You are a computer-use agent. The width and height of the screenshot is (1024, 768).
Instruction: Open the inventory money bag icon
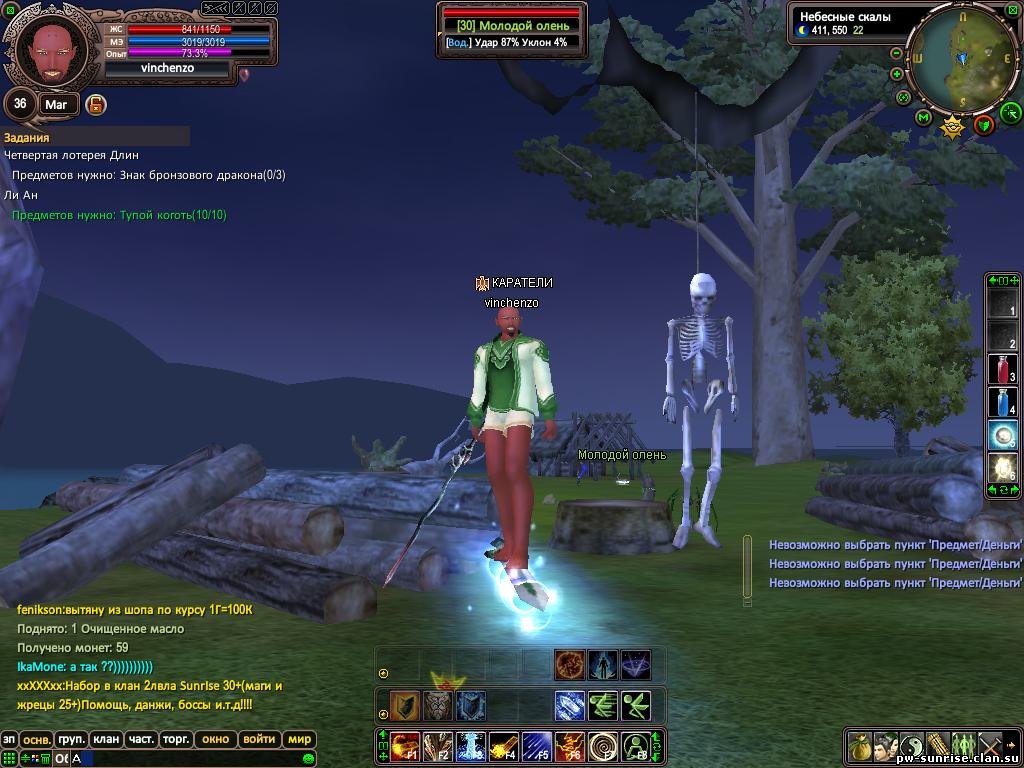click(x=860, y=746)
